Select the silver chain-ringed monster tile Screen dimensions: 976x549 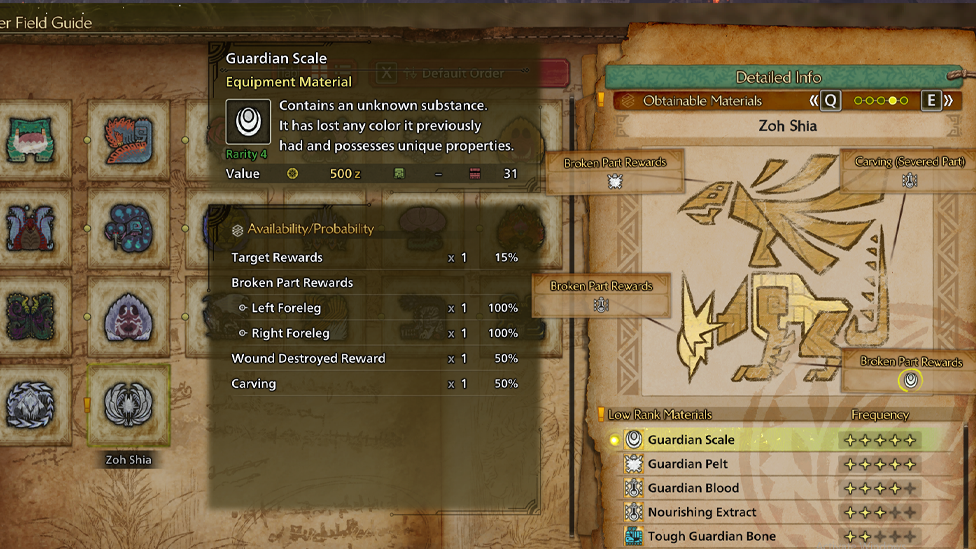(x=32, y=405)
